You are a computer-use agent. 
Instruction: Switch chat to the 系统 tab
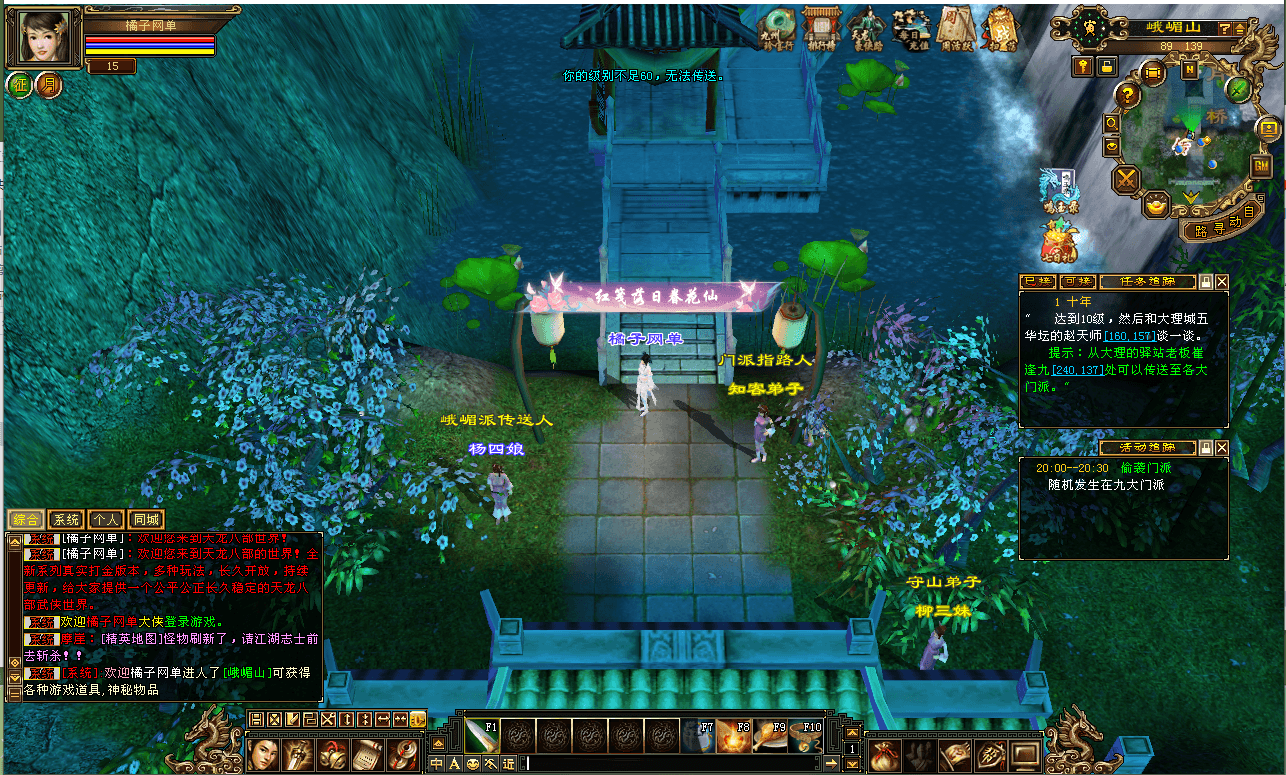pyautogui.click(x=66, y=520)
